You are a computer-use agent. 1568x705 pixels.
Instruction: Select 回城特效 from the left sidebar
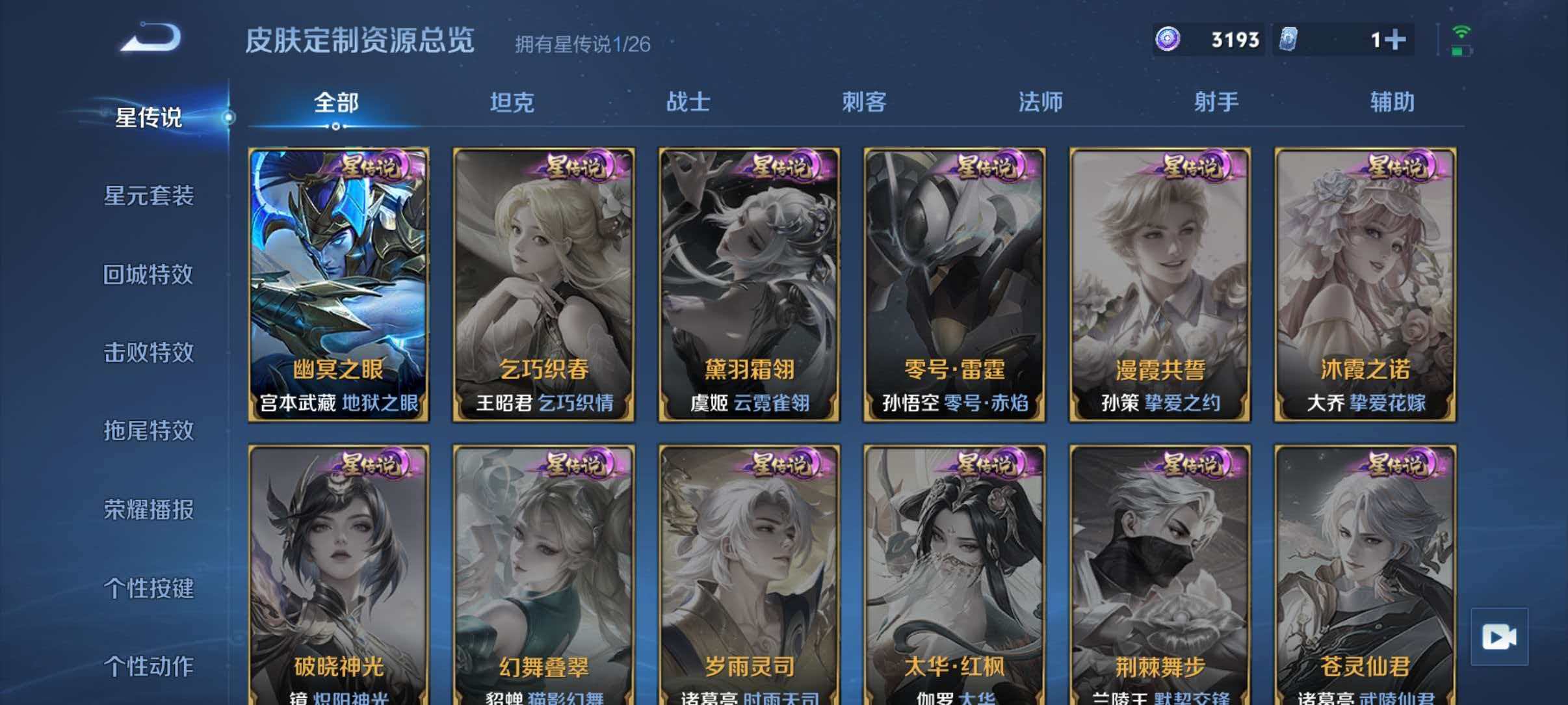(150, 275)
